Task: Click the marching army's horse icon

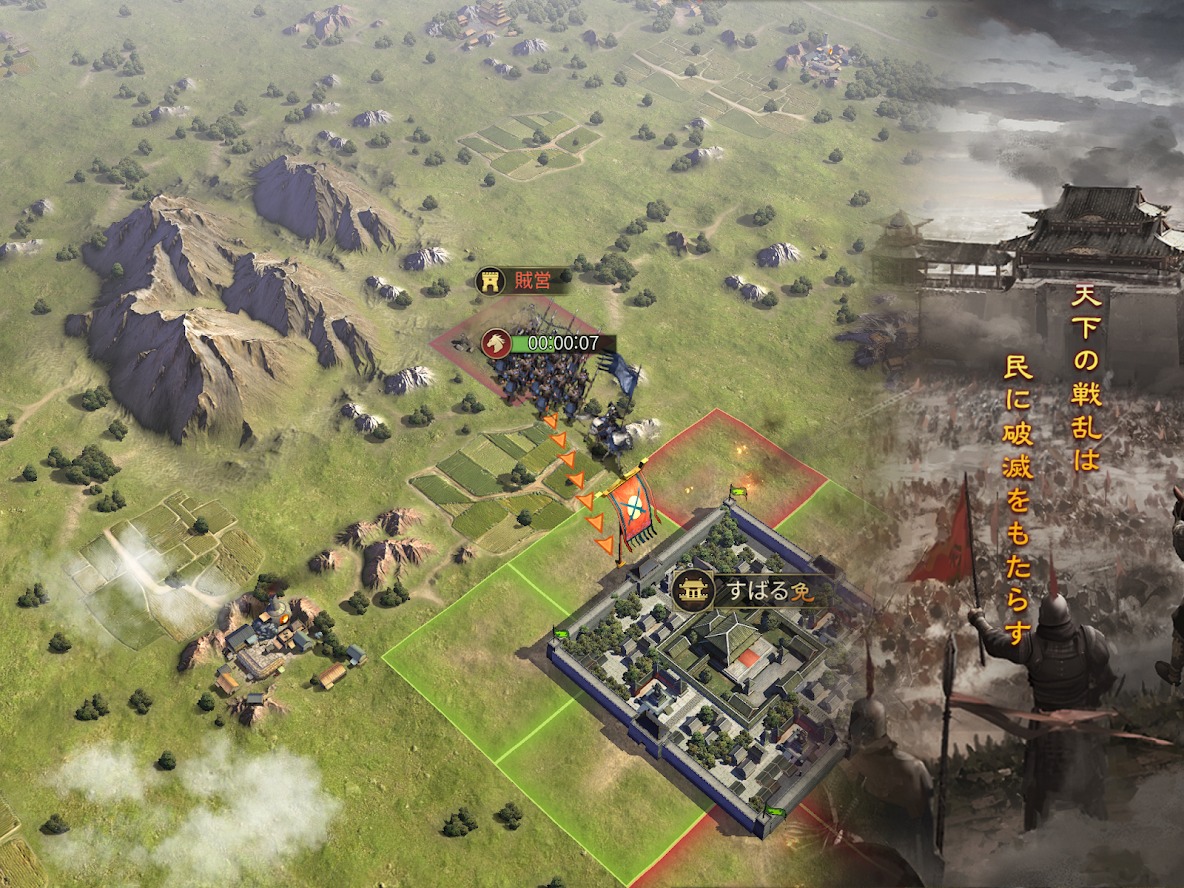Action: (x=496, y=343)
